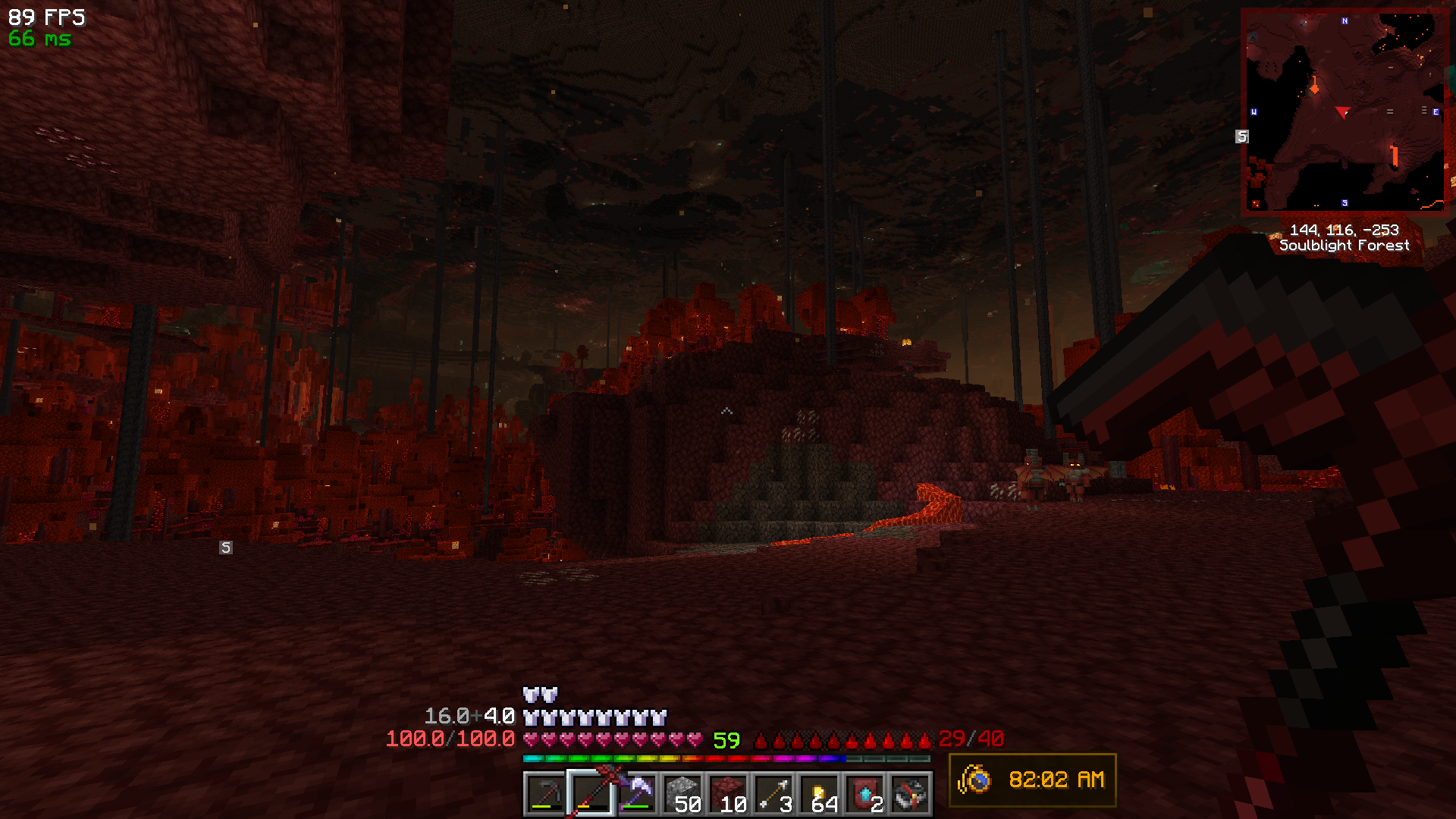This screenshot has height=819, width=1456.
Task: Select the red scythe hotbar slot
Action: point(591,794)
